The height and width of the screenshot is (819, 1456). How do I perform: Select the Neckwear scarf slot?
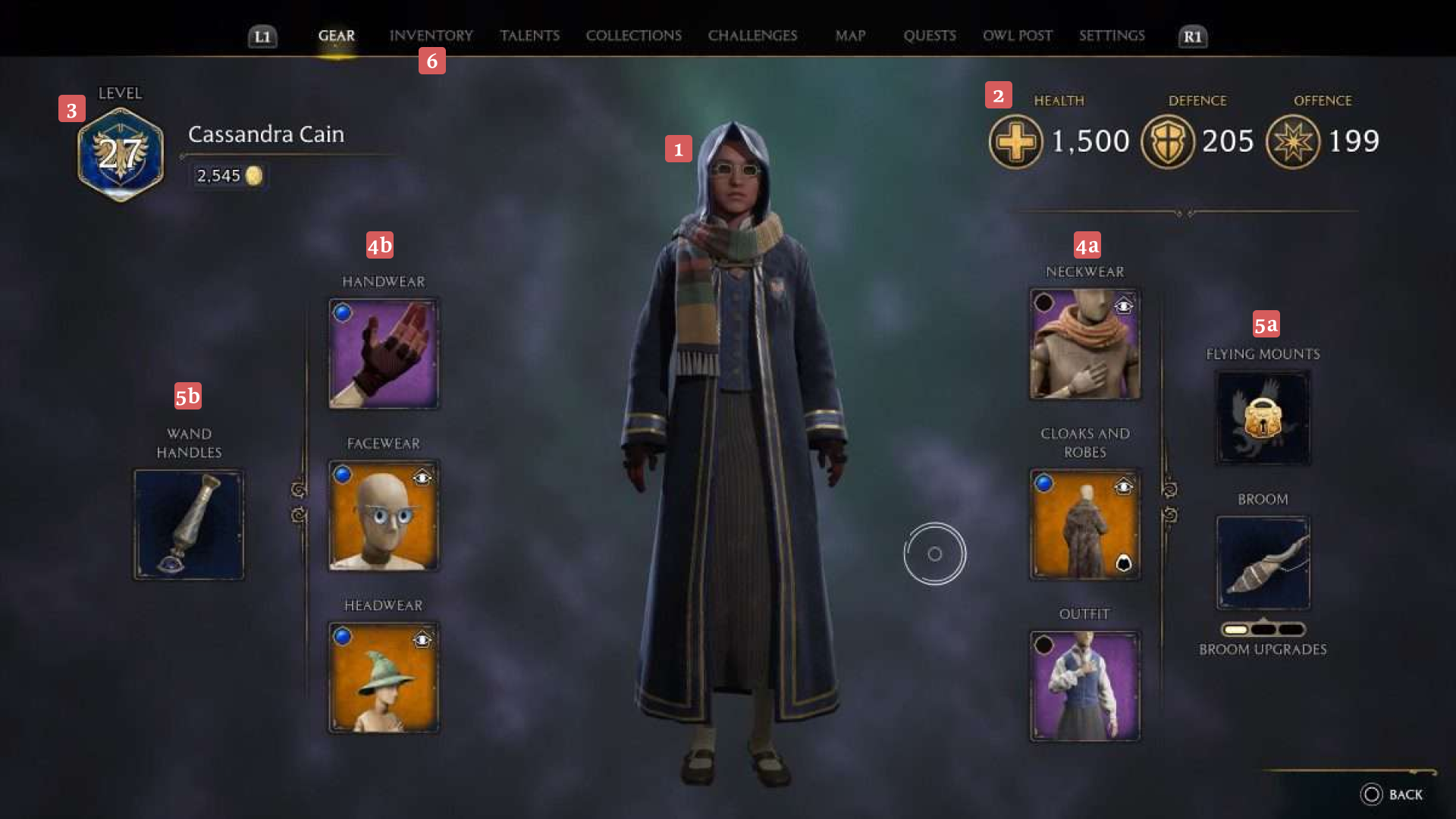click(x=1084, y=344)
